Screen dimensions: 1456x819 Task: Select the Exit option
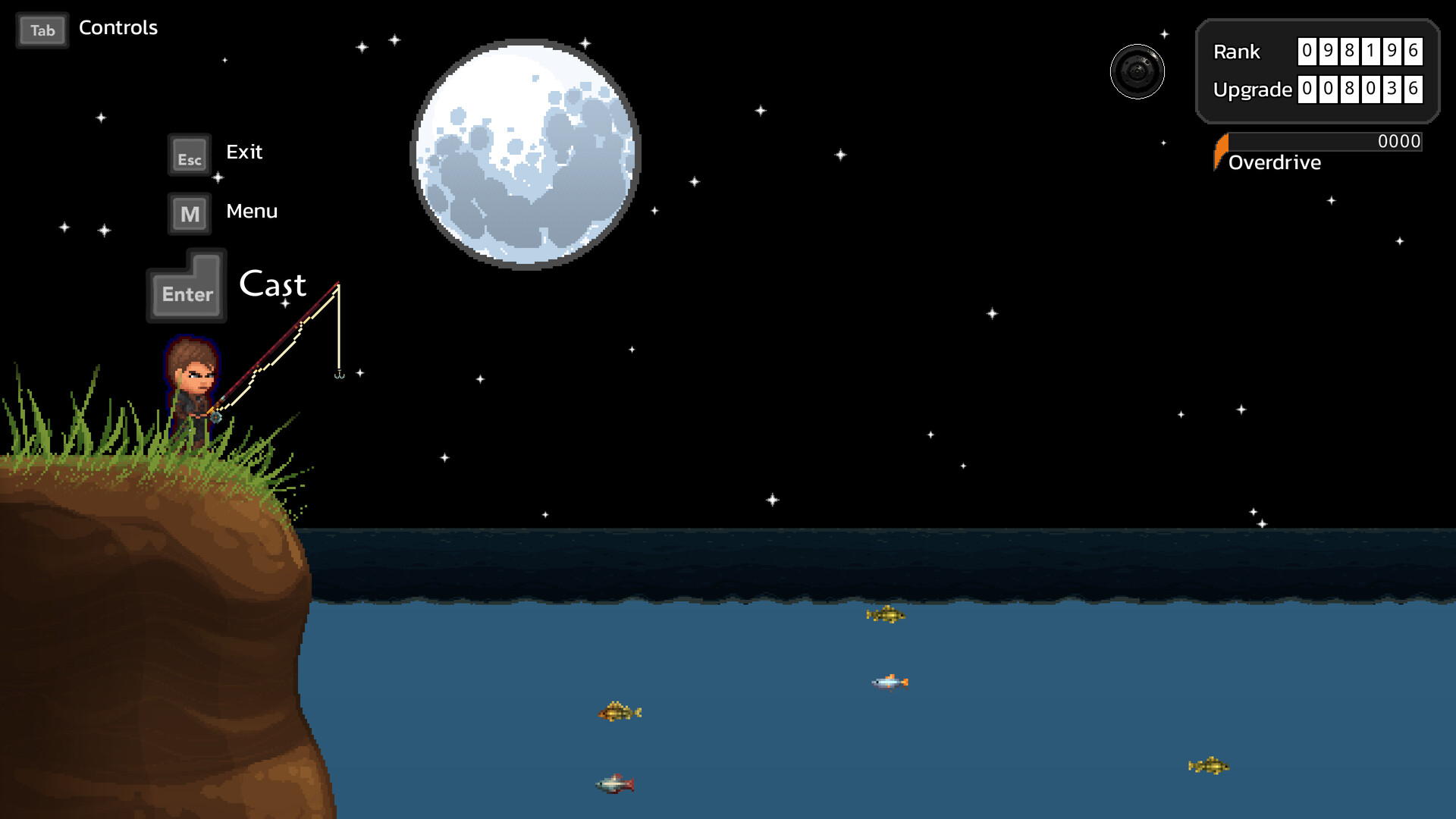pos(243,152)
